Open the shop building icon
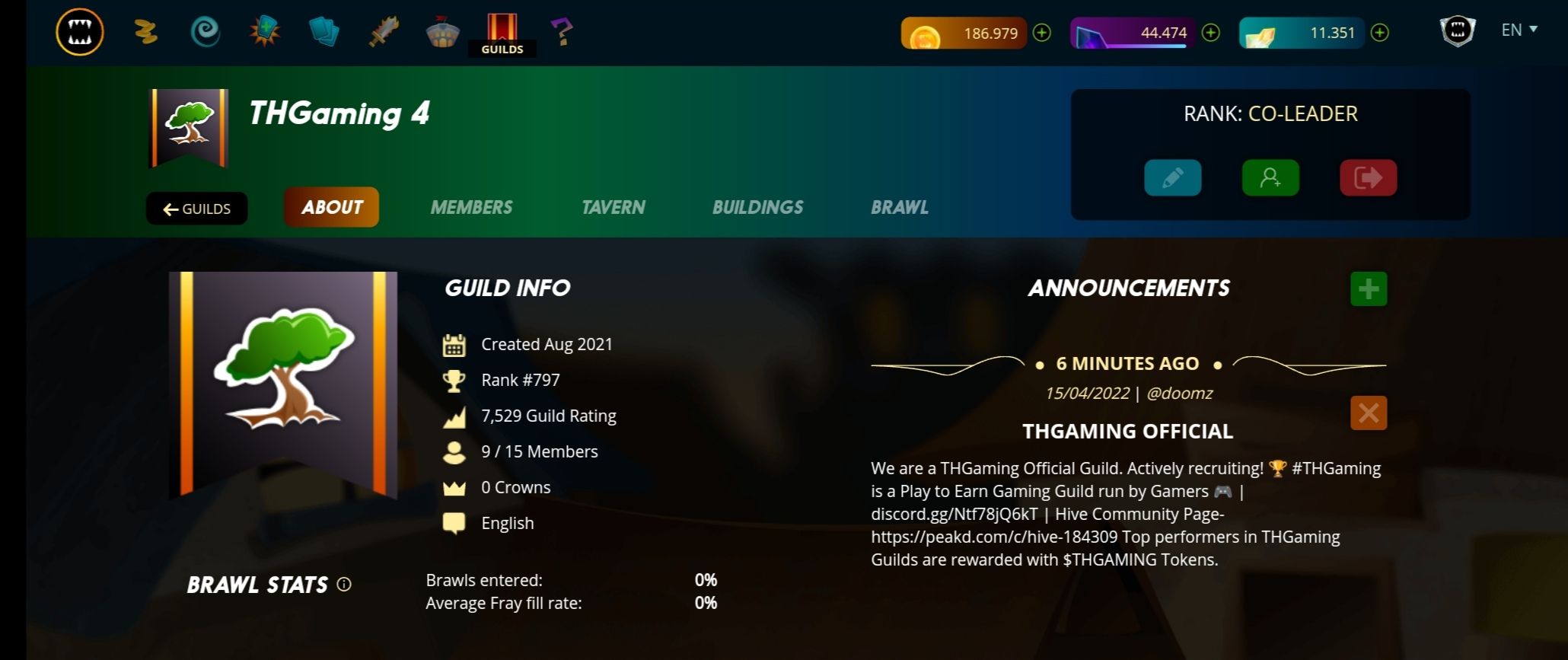Screen dimensions: 1568x660 pyautogui.click(x=441, y=31)
